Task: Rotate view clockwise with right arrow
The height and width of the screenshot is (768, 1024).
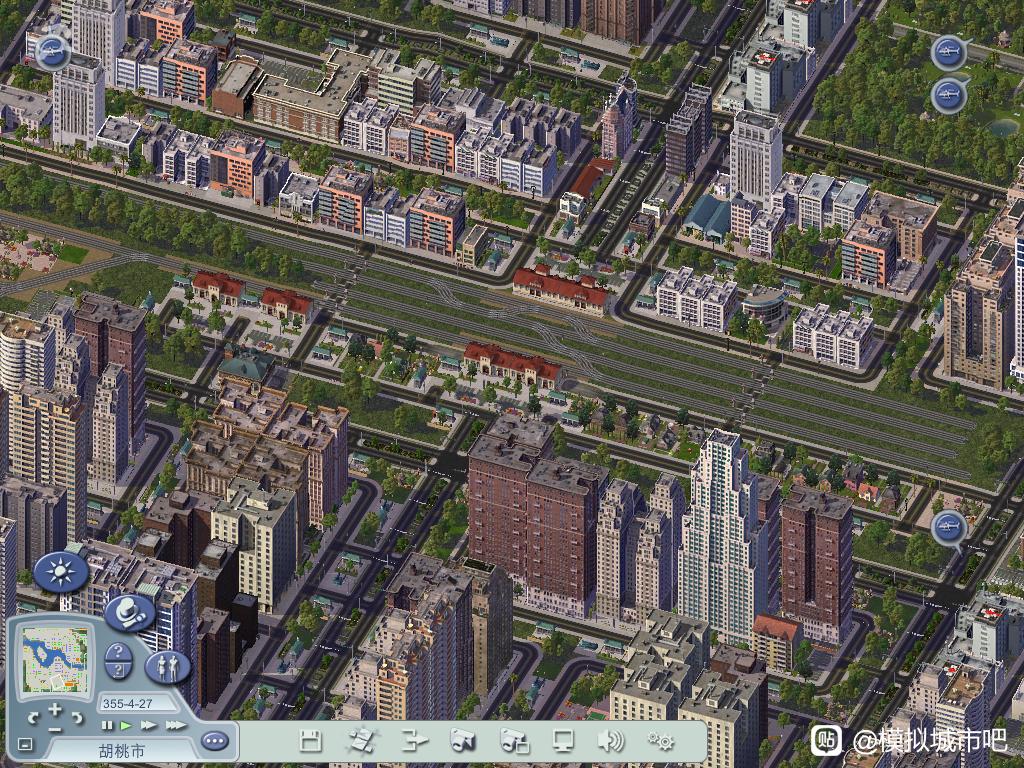Action: pos(77,717)
